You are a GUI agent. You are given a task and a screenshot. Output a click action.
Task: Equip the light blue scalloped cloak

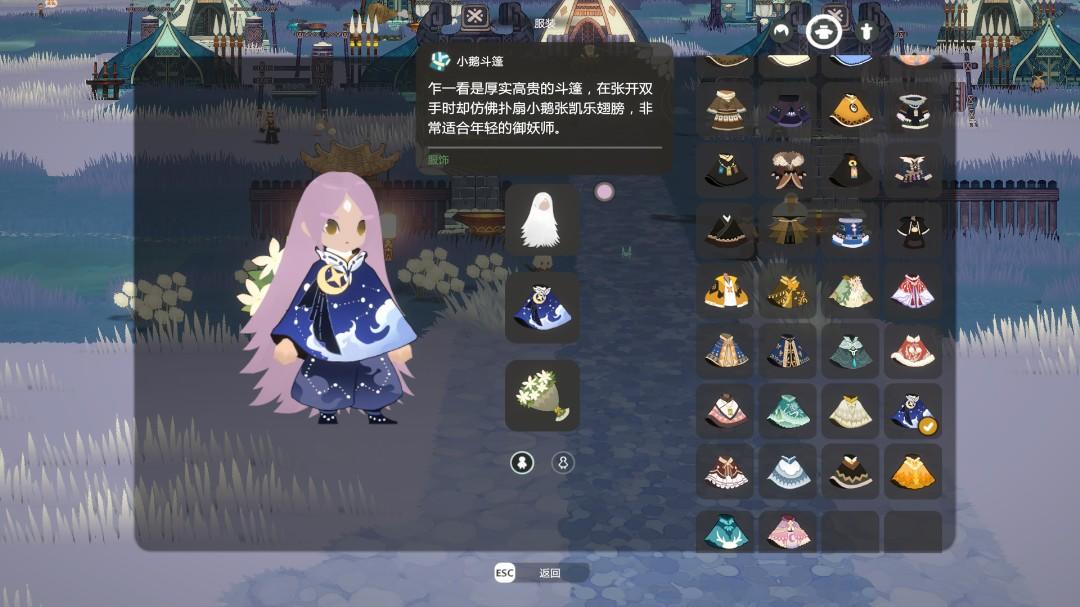coord(788,472)
